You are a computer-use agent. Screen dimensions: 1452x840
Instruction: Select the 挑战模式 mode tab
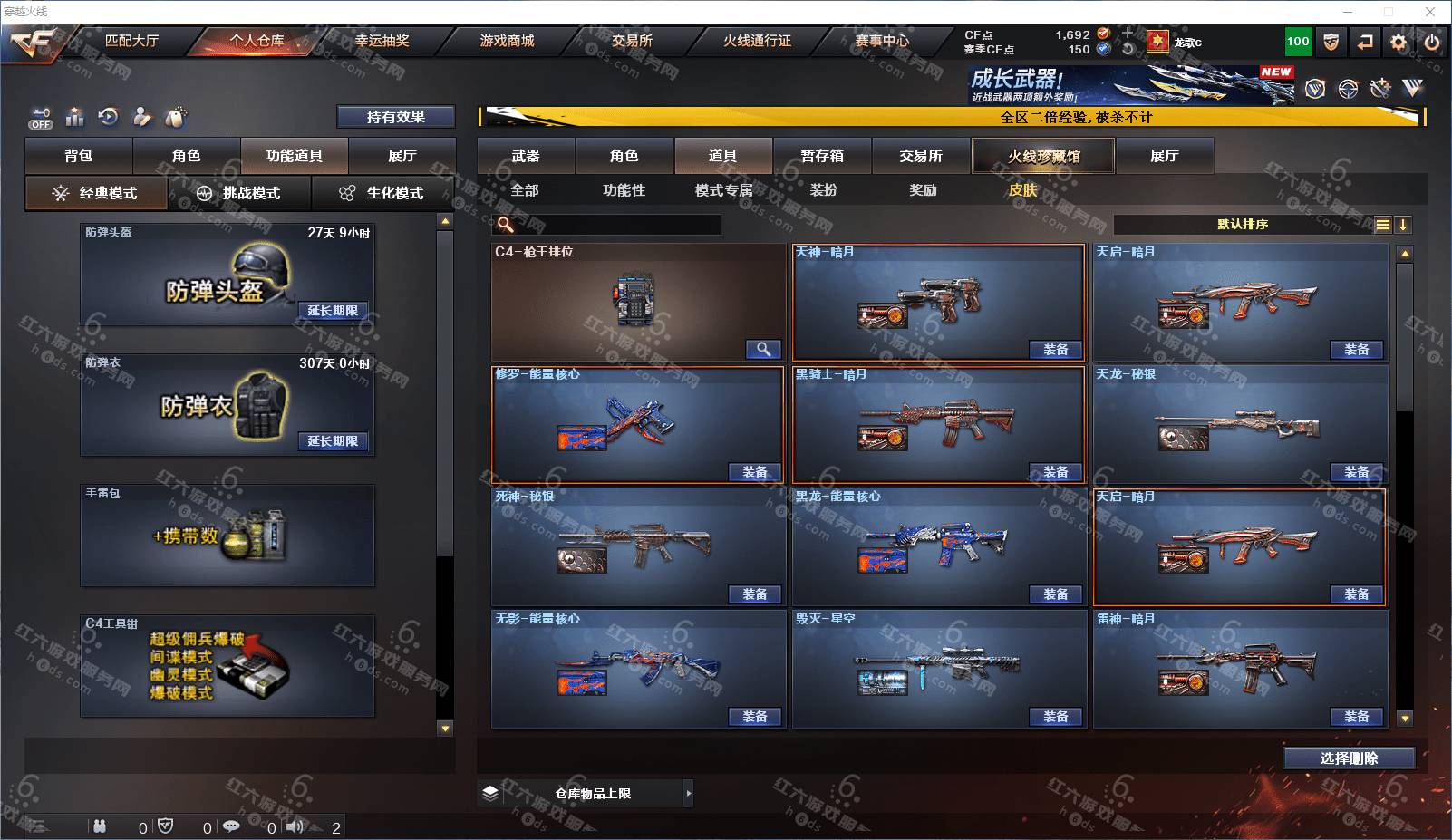239,193
